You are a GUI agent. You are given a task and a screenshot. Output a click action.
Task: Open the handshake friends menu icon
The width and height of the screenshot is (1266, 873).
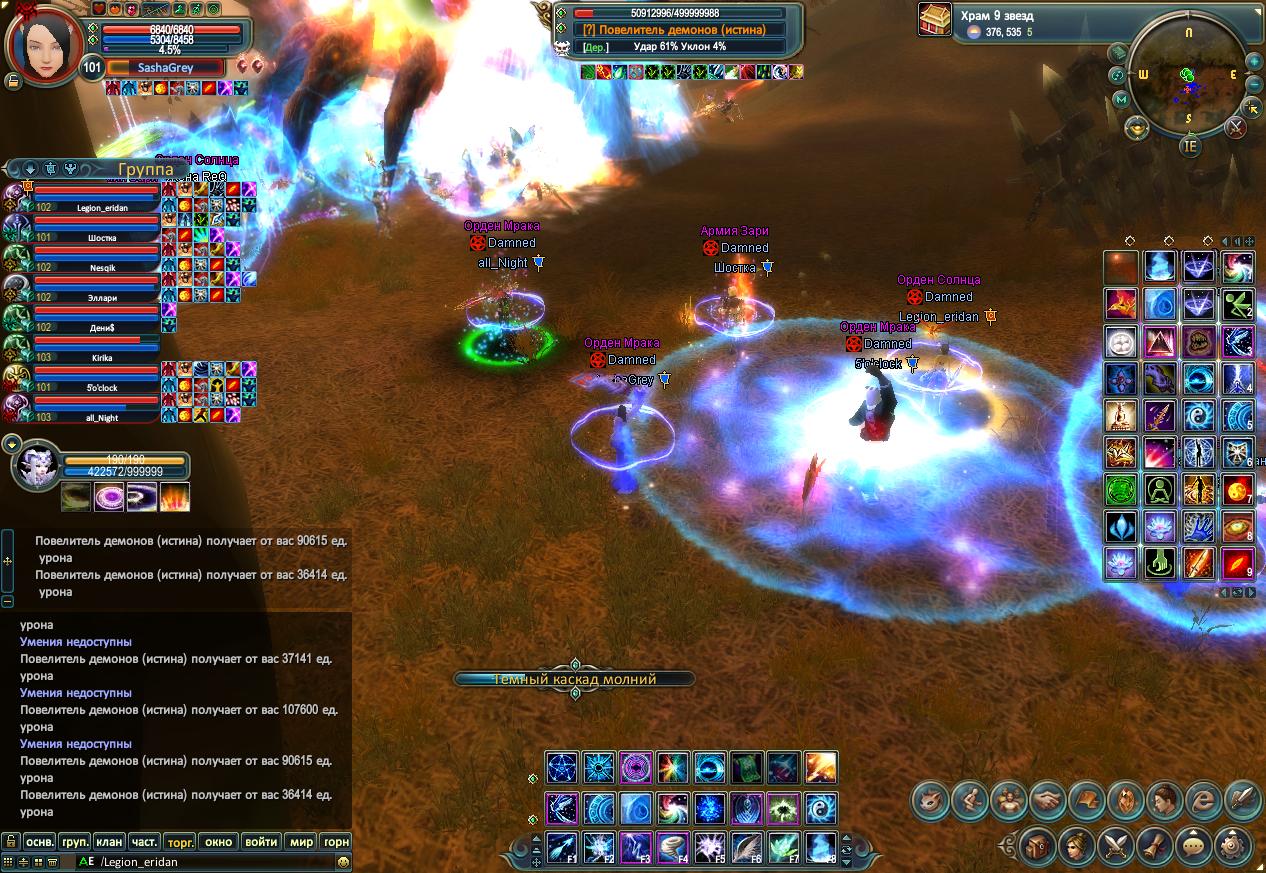pyautogui.click(x=1048, y=800)
